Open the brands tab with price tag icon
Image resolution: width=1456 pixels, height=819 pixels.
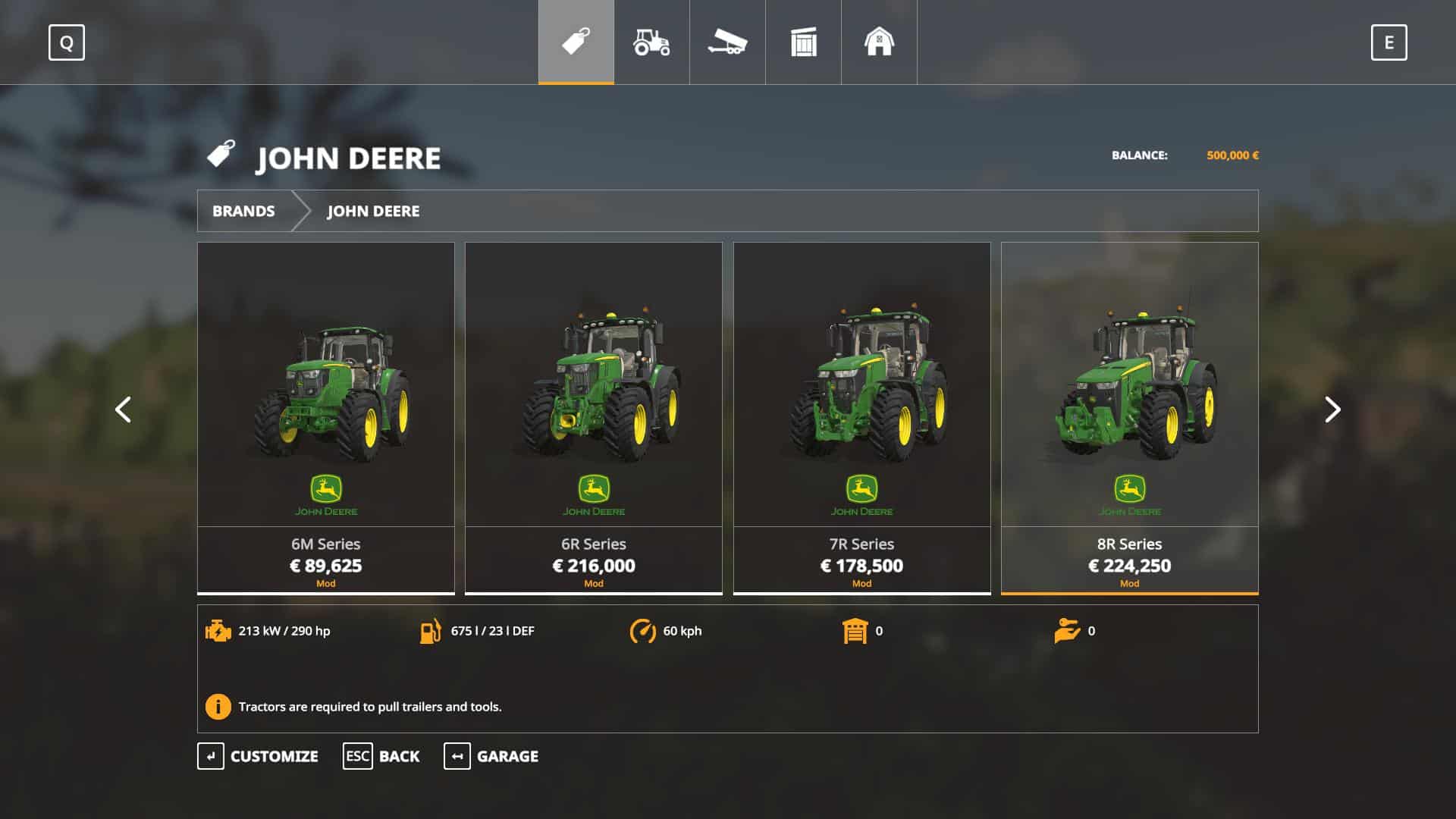coord(576,42)
